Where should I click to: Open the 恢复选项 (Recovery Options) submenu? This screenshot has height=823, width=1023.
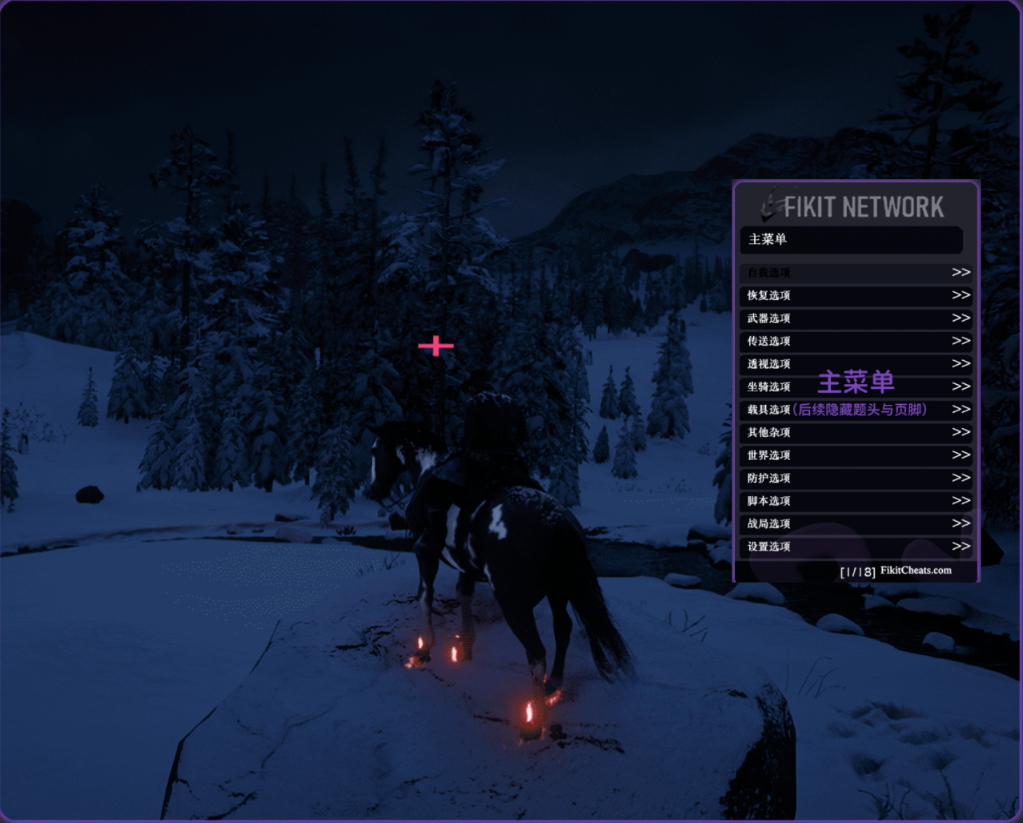tap(856, 295)
